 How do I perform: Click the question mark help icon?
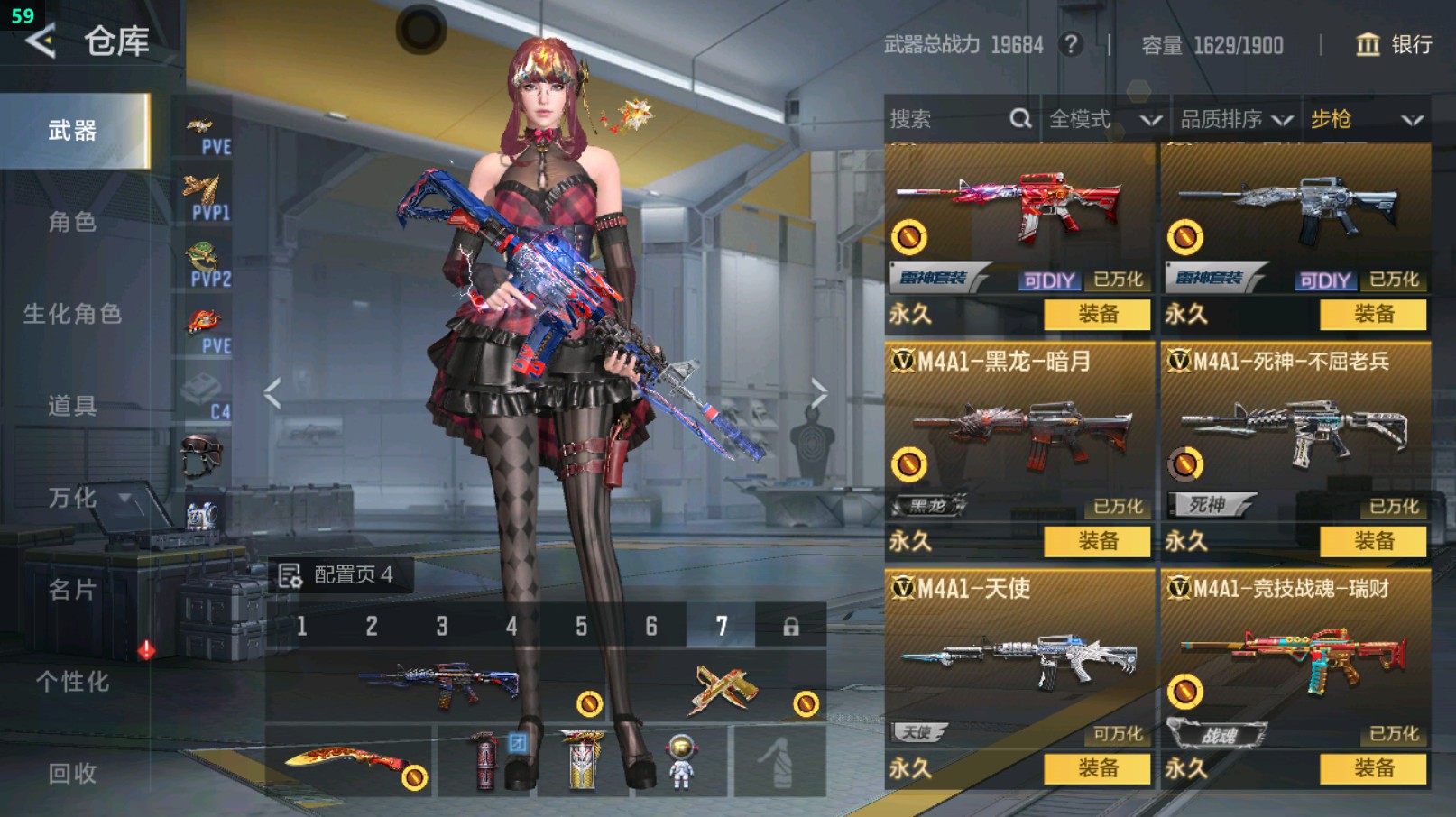pyautogui.click(x=1071, y=44)
